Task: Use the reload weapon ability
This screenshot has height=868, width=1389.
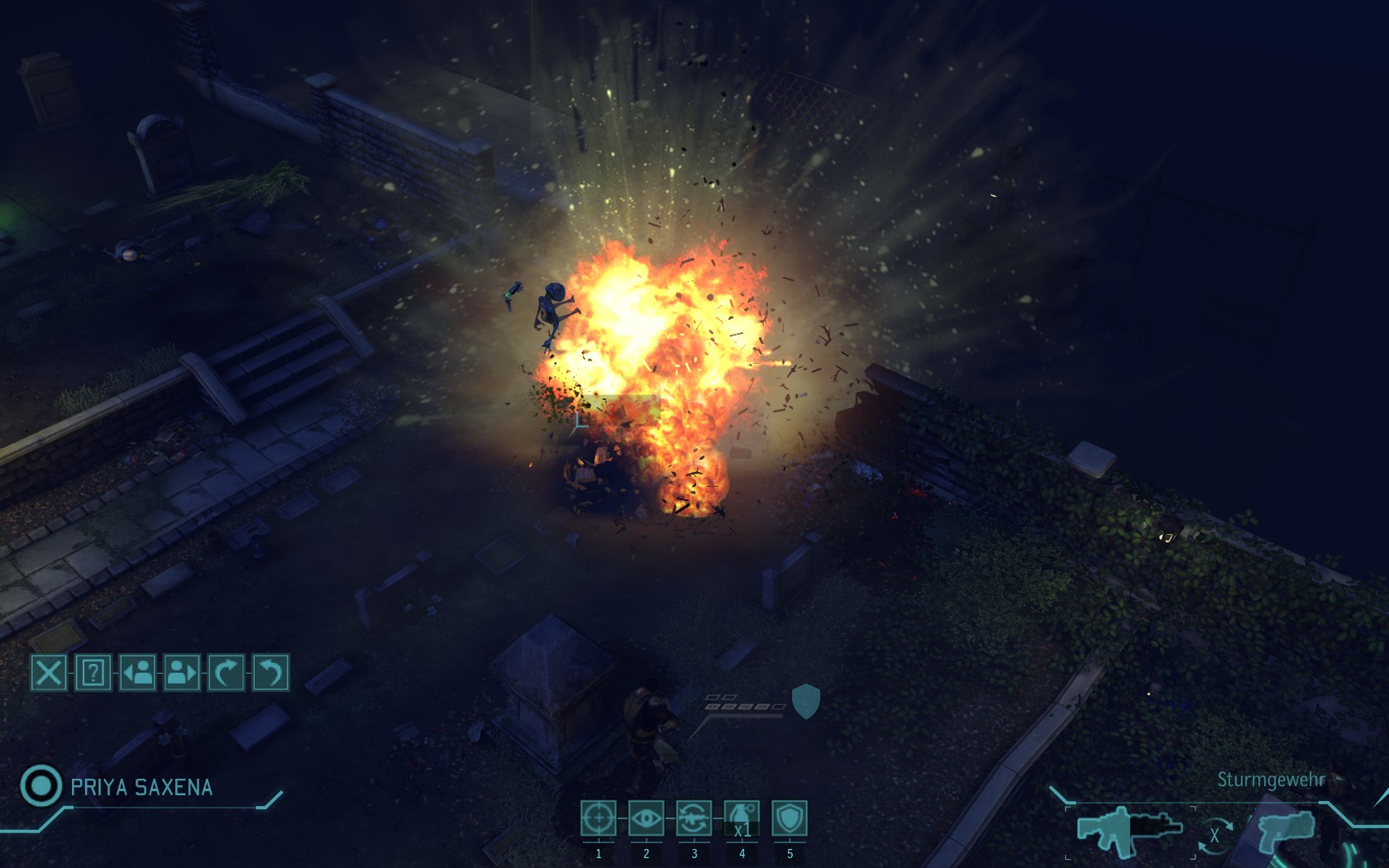Action: point(694,818)
